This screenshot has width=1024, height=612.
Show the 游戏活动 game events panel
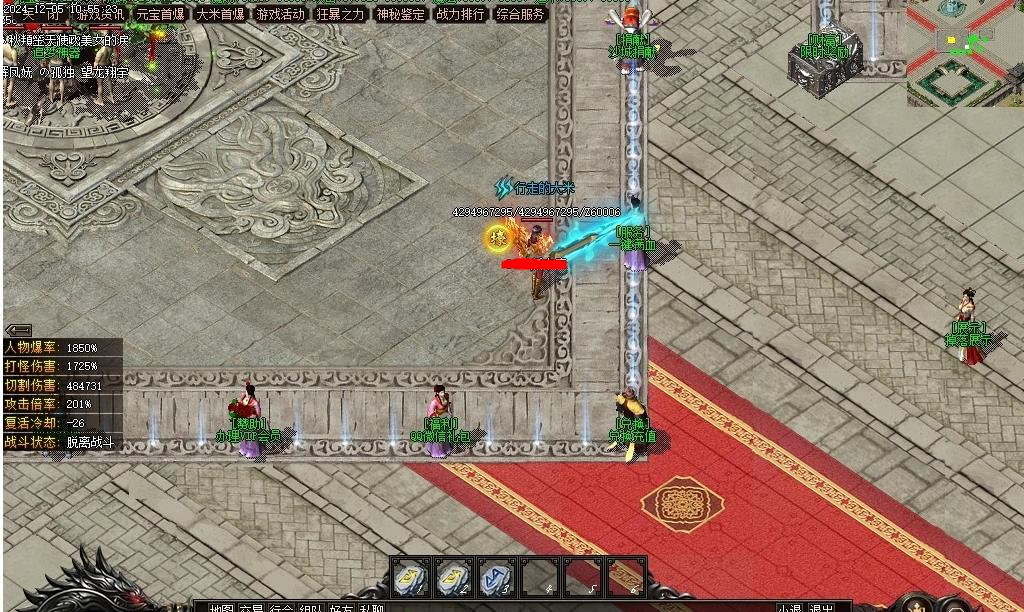click(x=280, y=14)
